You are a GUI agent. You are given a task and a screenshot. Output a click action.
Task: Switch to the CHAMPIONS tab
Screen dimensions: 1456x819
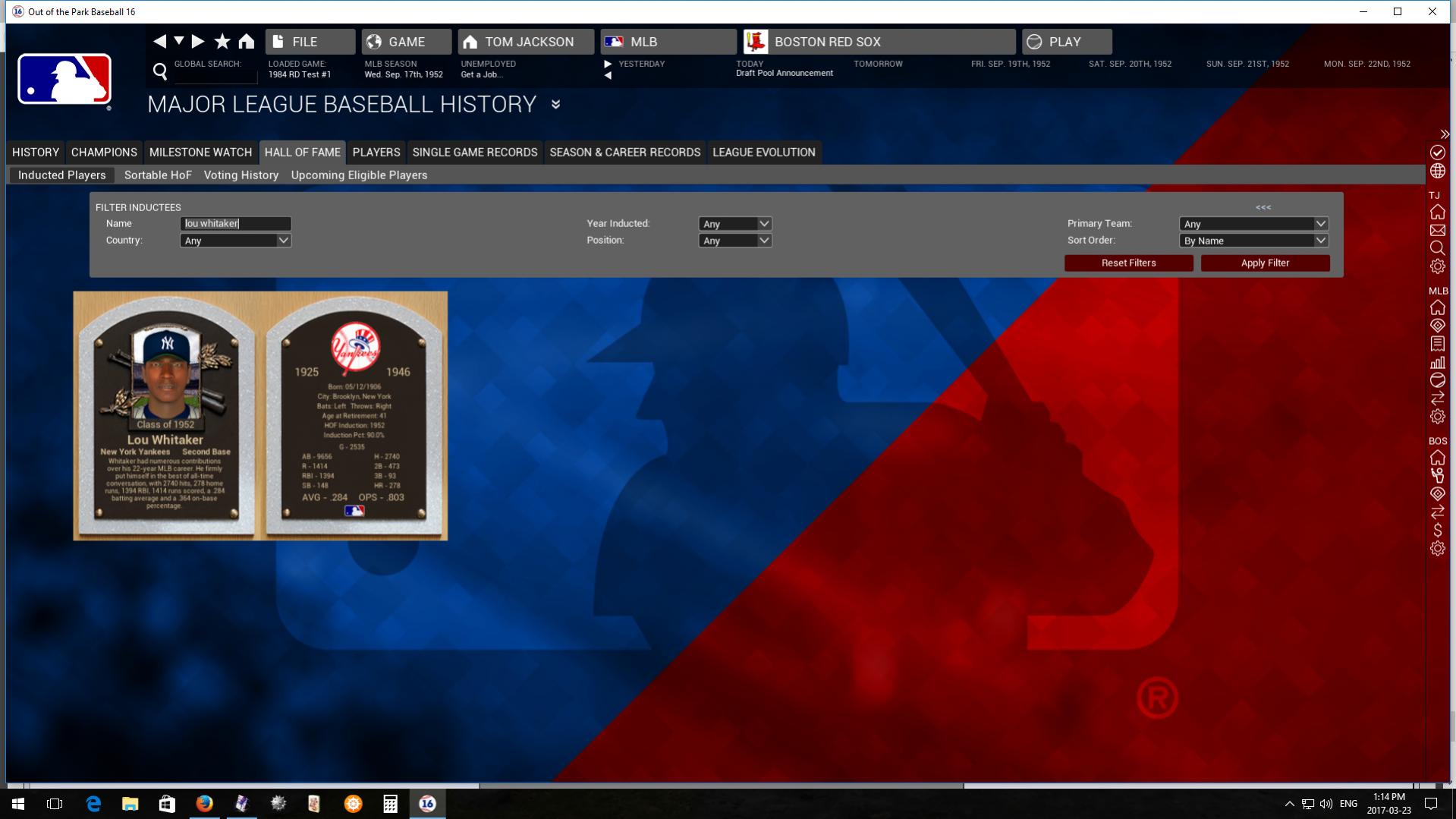(104, 153)
